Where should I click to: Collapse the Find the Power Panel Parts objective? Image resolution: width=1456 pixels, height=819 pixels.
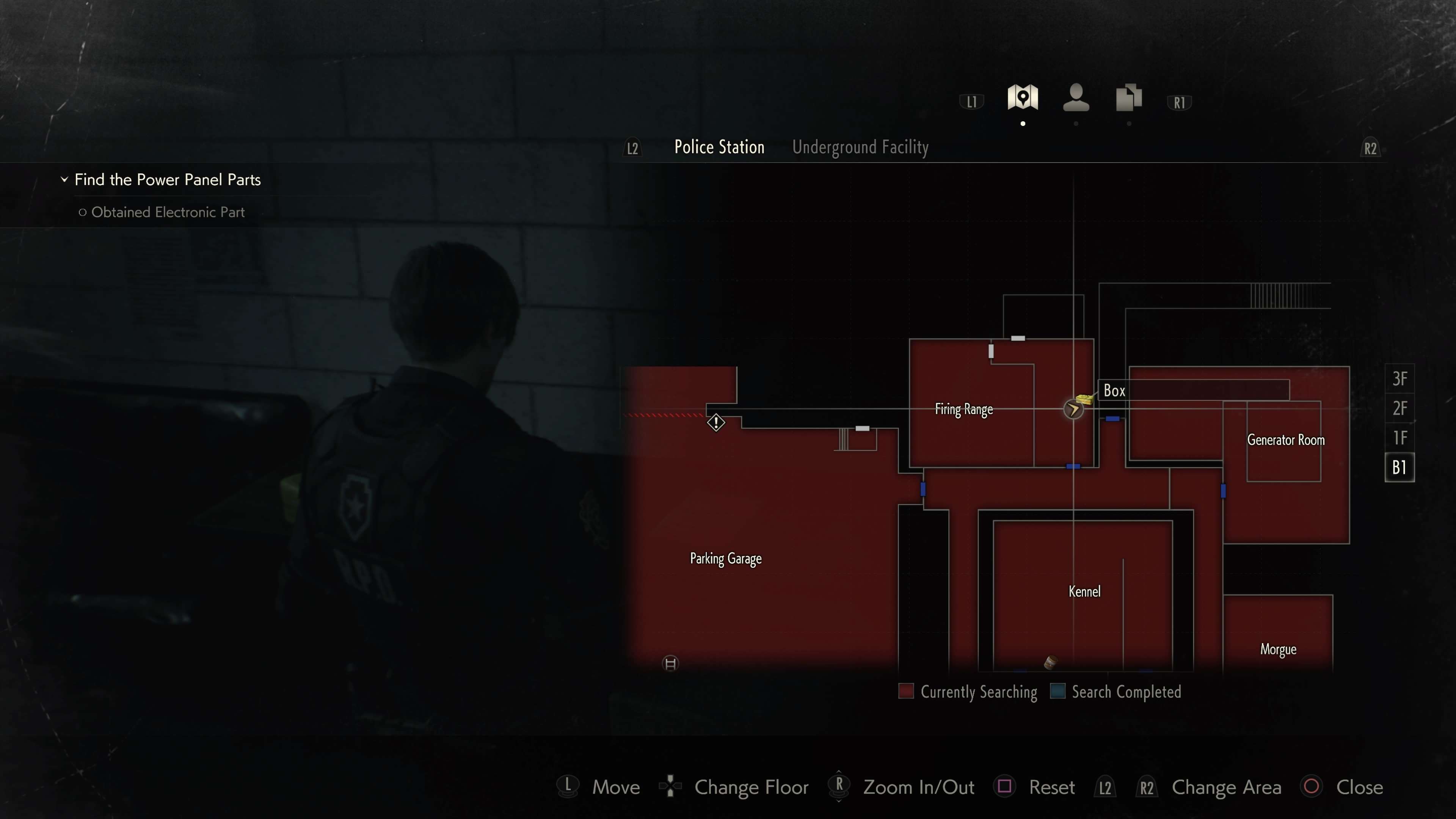click(64, 180)
